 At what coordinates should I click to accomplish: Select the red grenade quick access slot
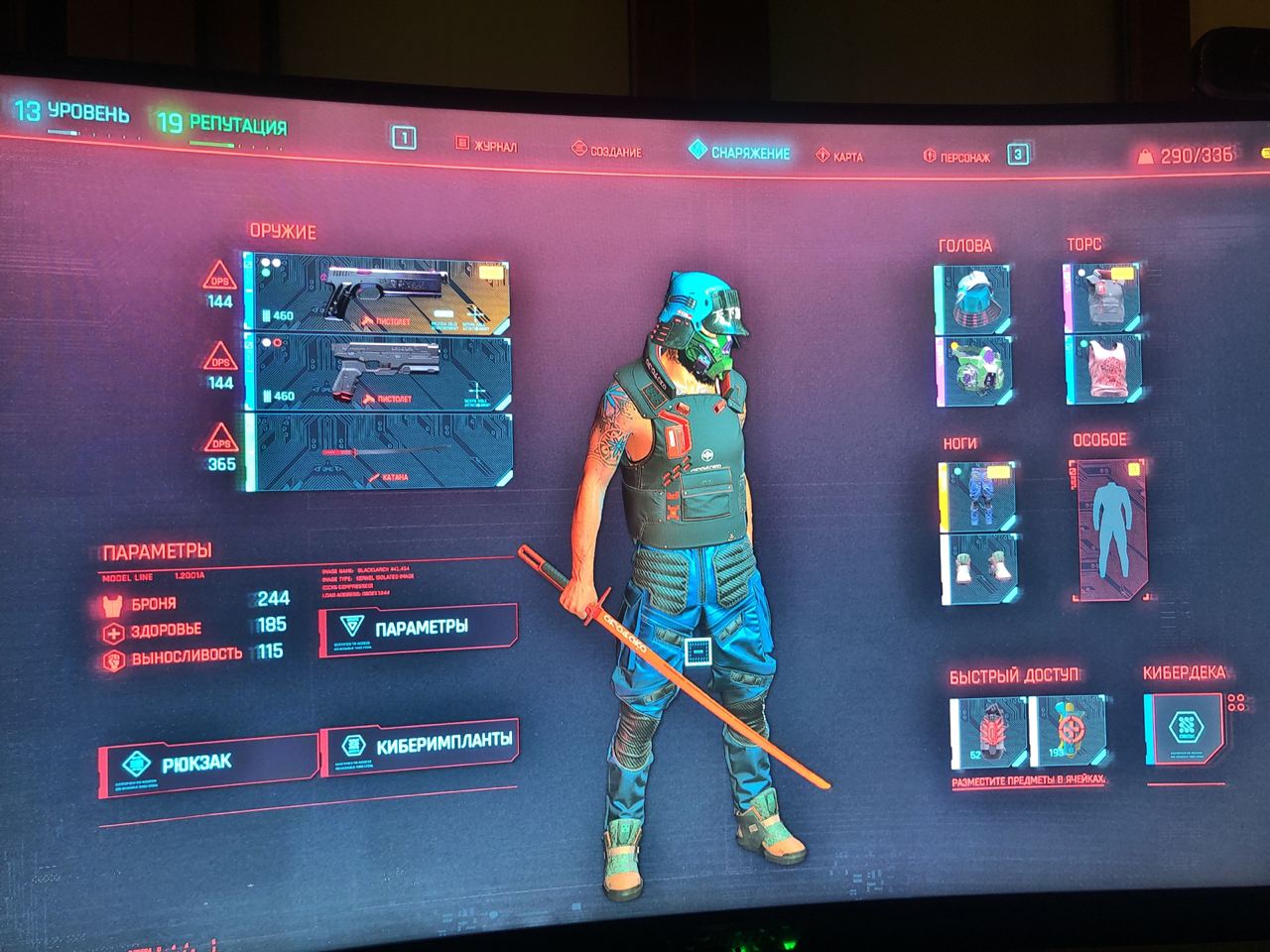(x=987, y=732)
